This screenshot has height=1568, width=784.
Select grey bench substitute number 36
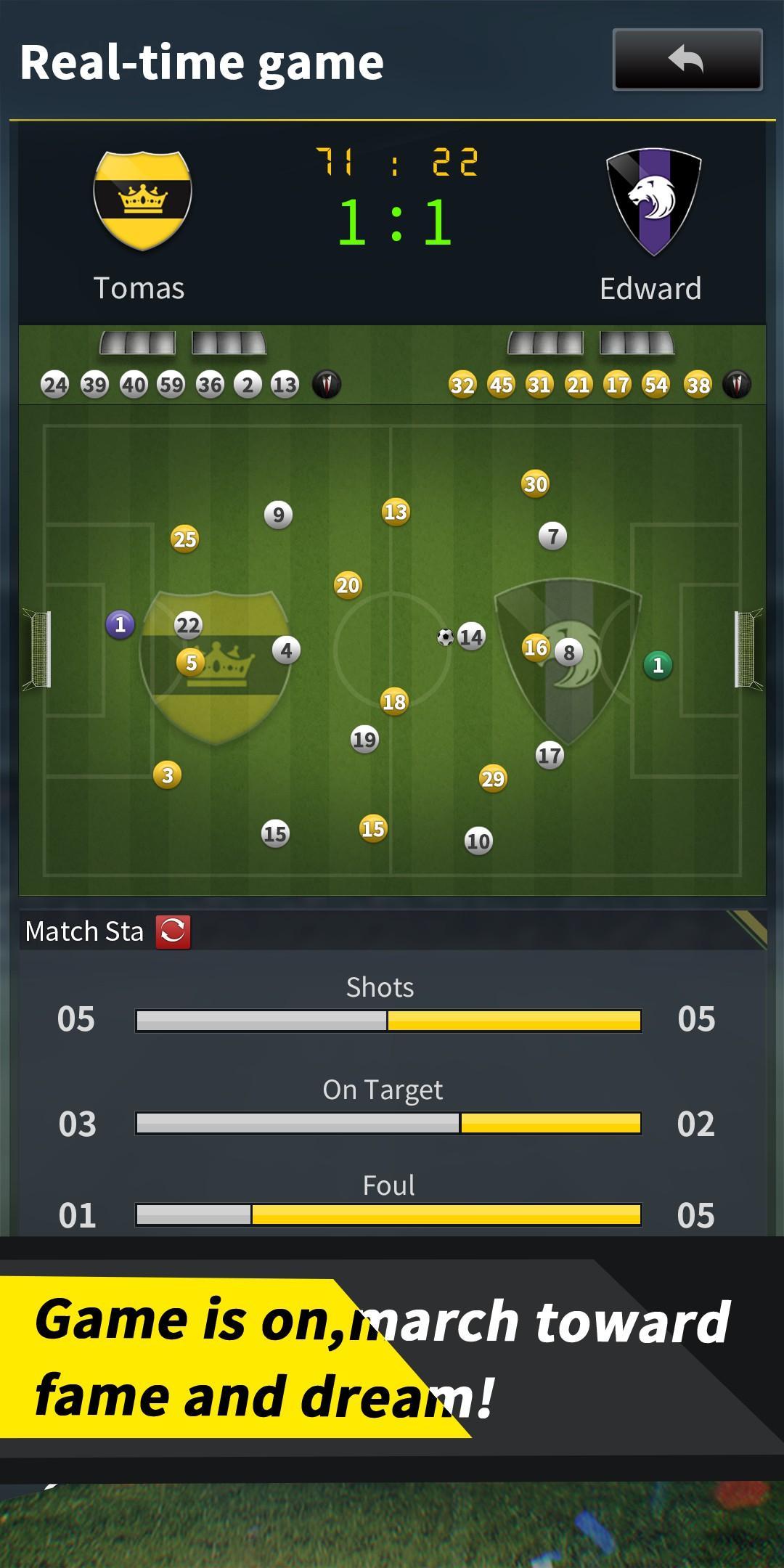coord(210,385)
